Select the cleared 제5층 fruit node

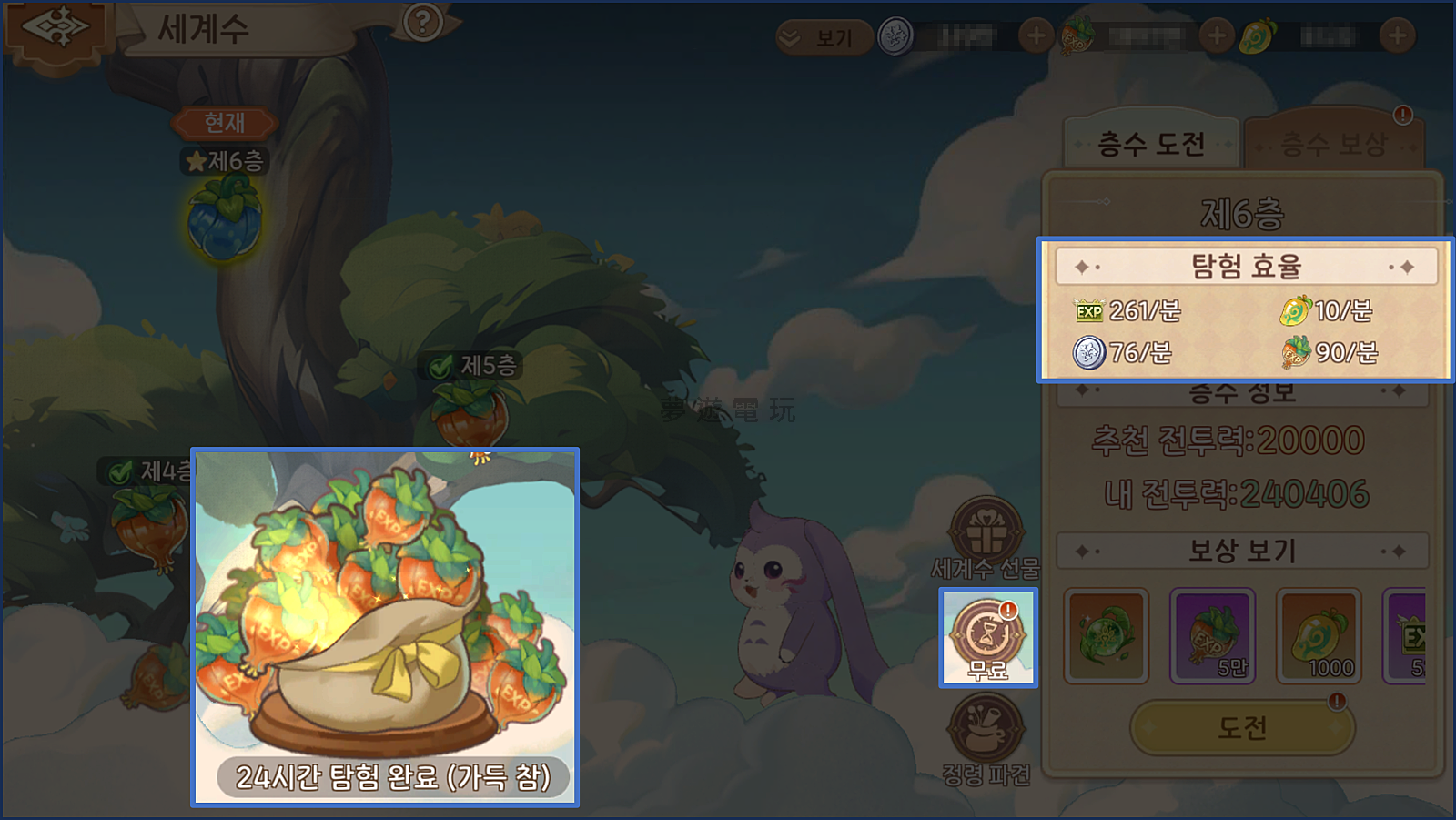coord(470,414)
